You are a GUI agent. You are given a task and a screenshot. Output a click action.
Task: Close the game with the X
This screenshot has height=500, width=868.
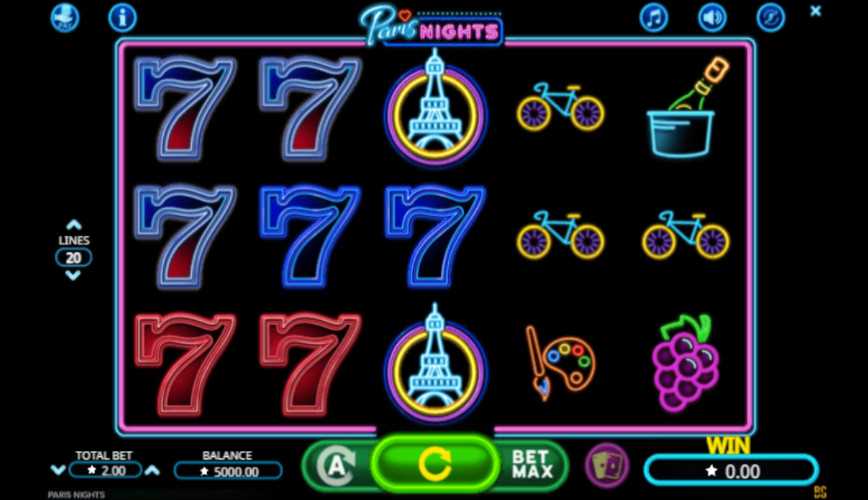pos(815,12)
